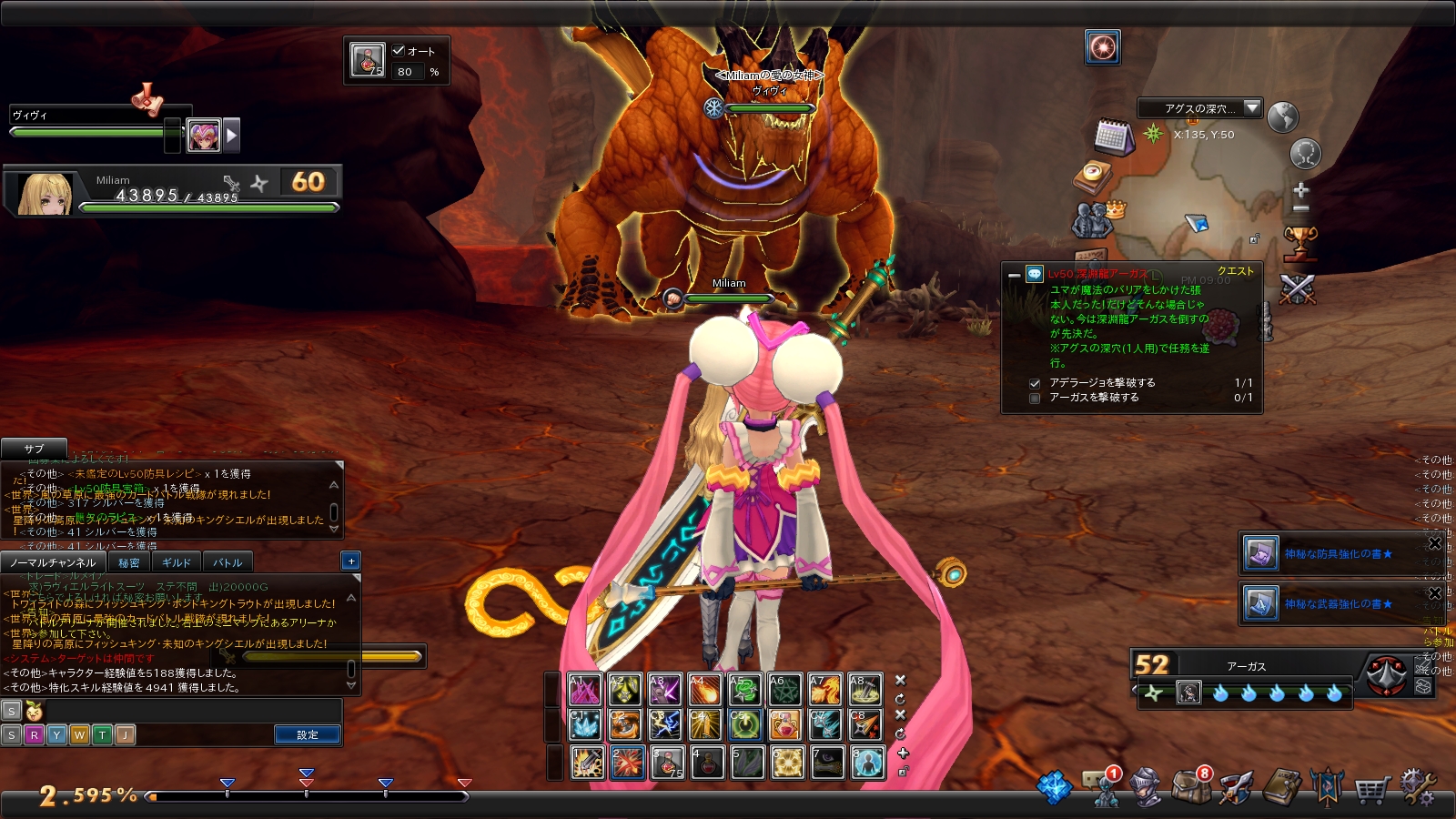
Task: Activate the A4 fireball skill
Action: (705, 691)
